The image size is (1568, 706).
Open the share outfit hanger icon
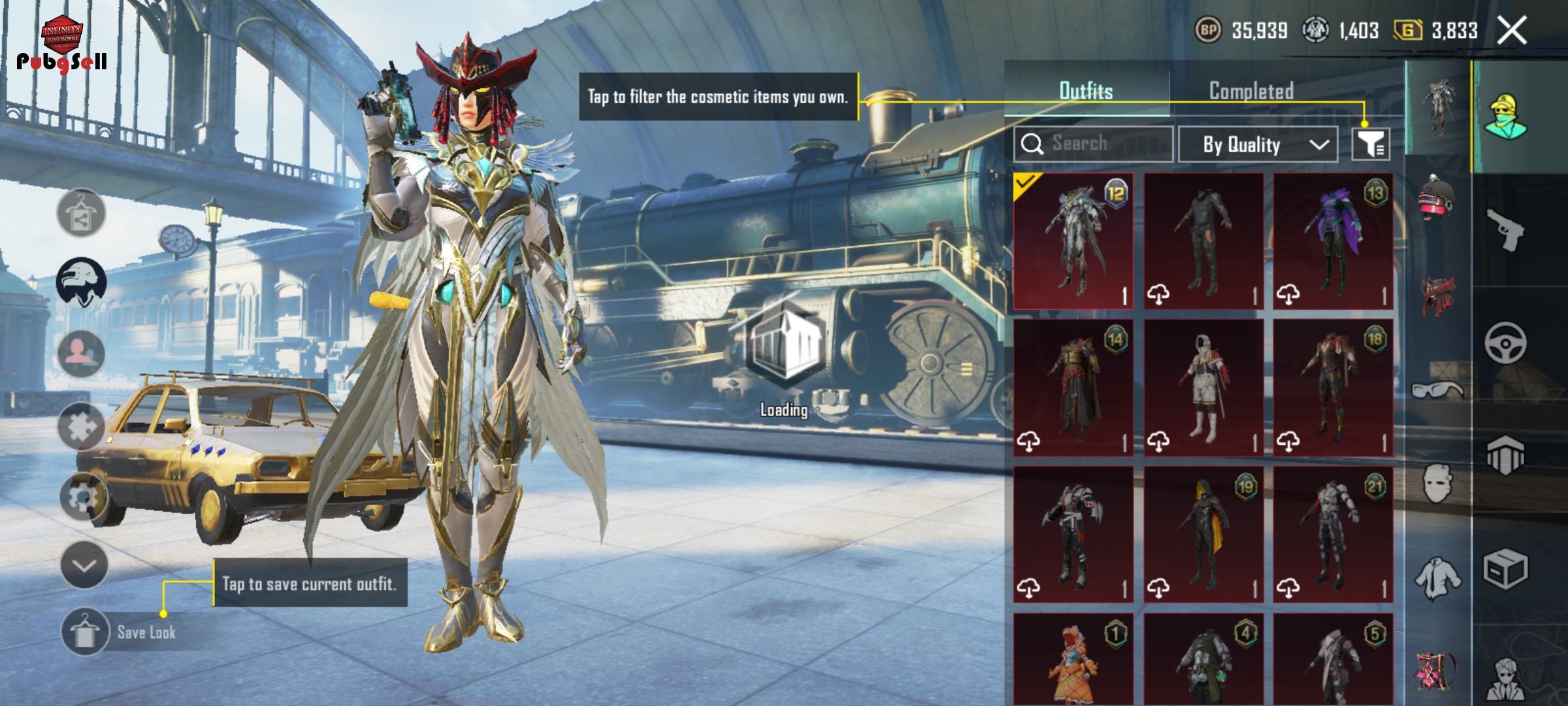coord(81,213)
